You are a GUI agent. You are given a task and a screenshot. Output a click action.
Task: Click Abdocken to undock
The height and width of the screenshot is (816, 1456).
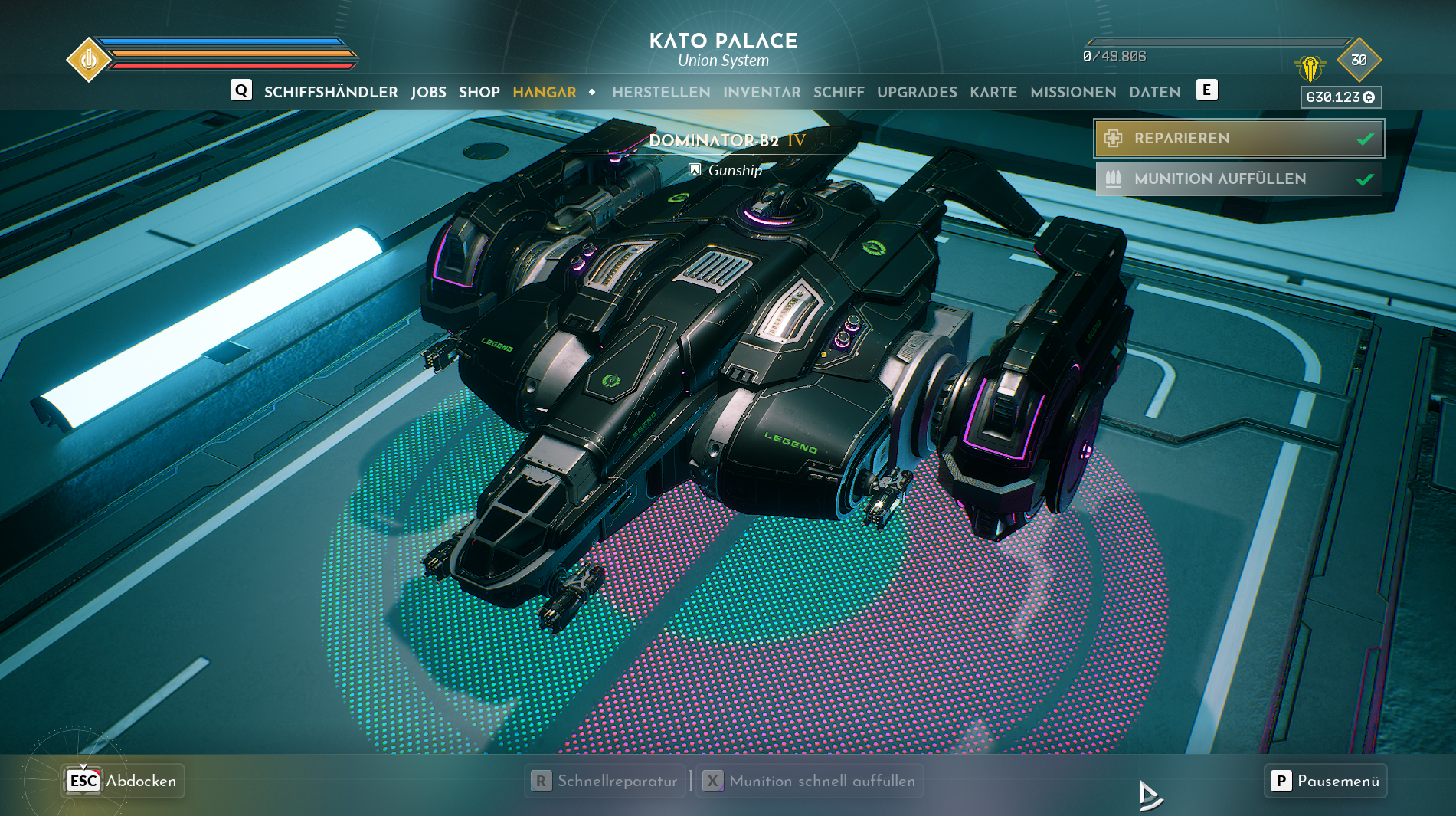[123, 781]
